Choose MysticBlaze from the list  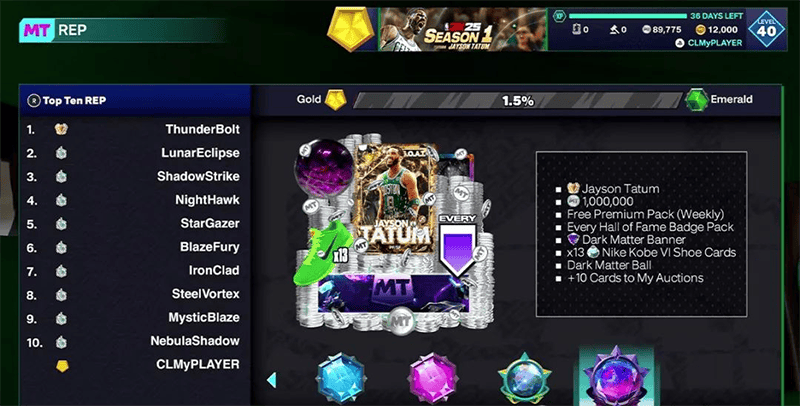135,318
